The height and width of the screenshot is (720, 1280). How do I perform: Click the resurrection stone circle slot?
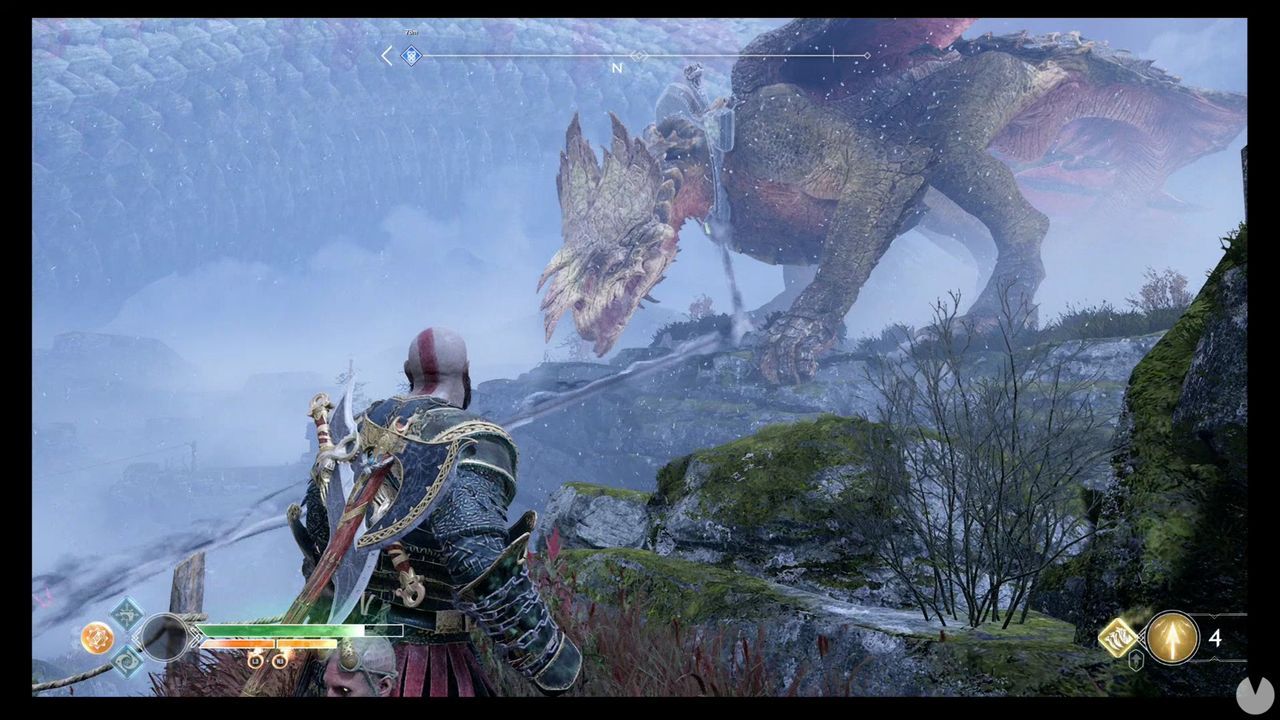tap(164, 637)
